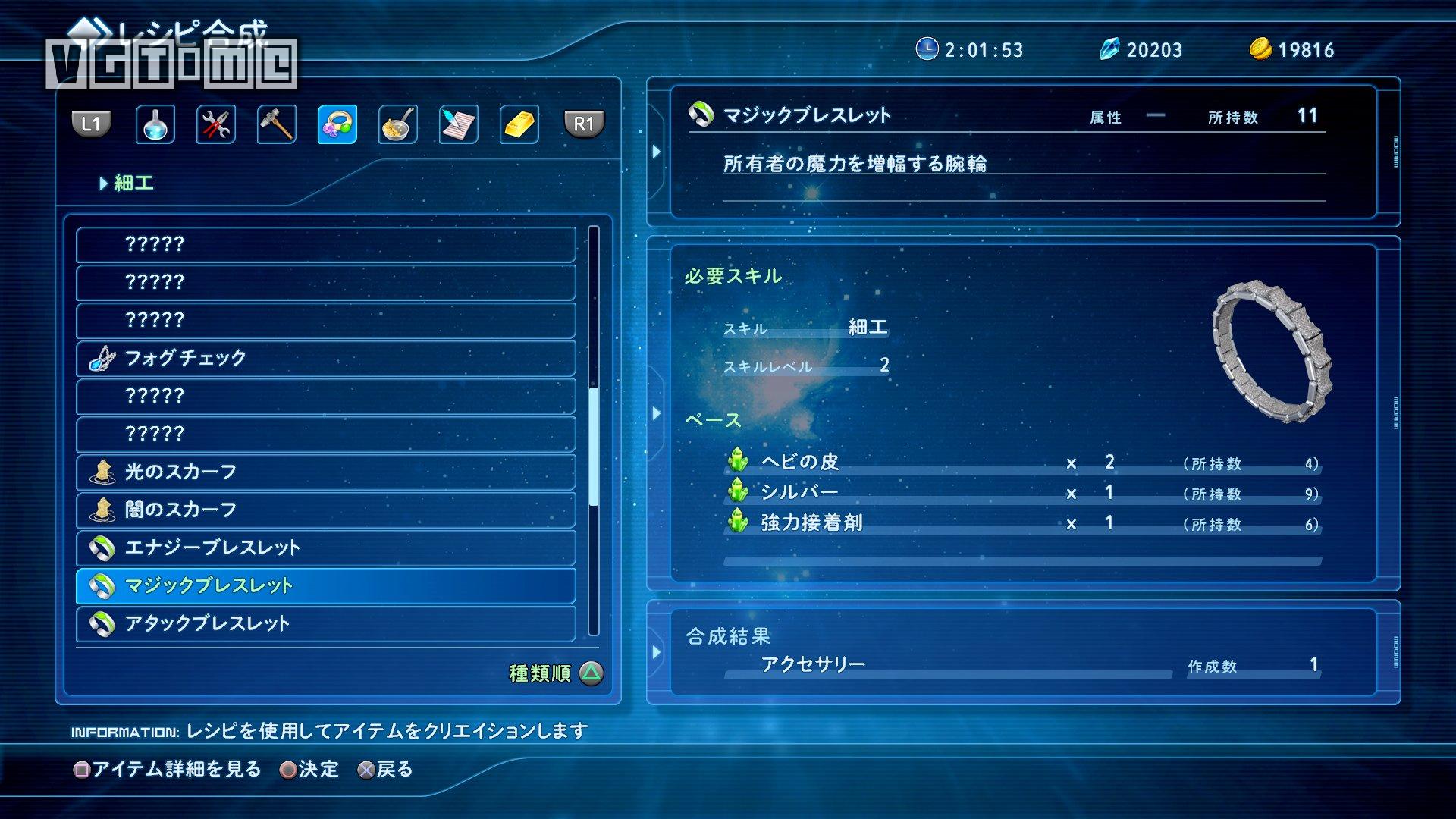
Task: Expand the 合成結果 panel arrow
Action: click(x=657, y=654)
